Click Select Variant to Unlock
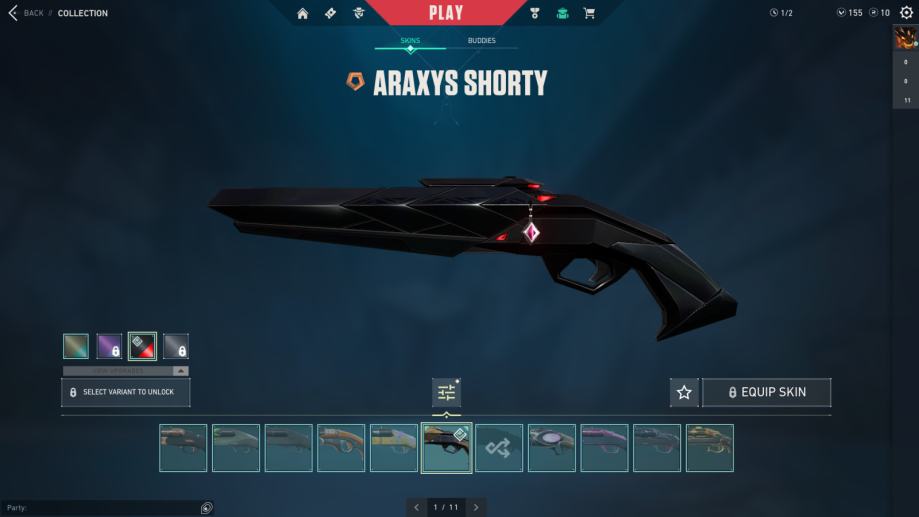The height and width of the screenshot is (517, 919). coord(125,392)
